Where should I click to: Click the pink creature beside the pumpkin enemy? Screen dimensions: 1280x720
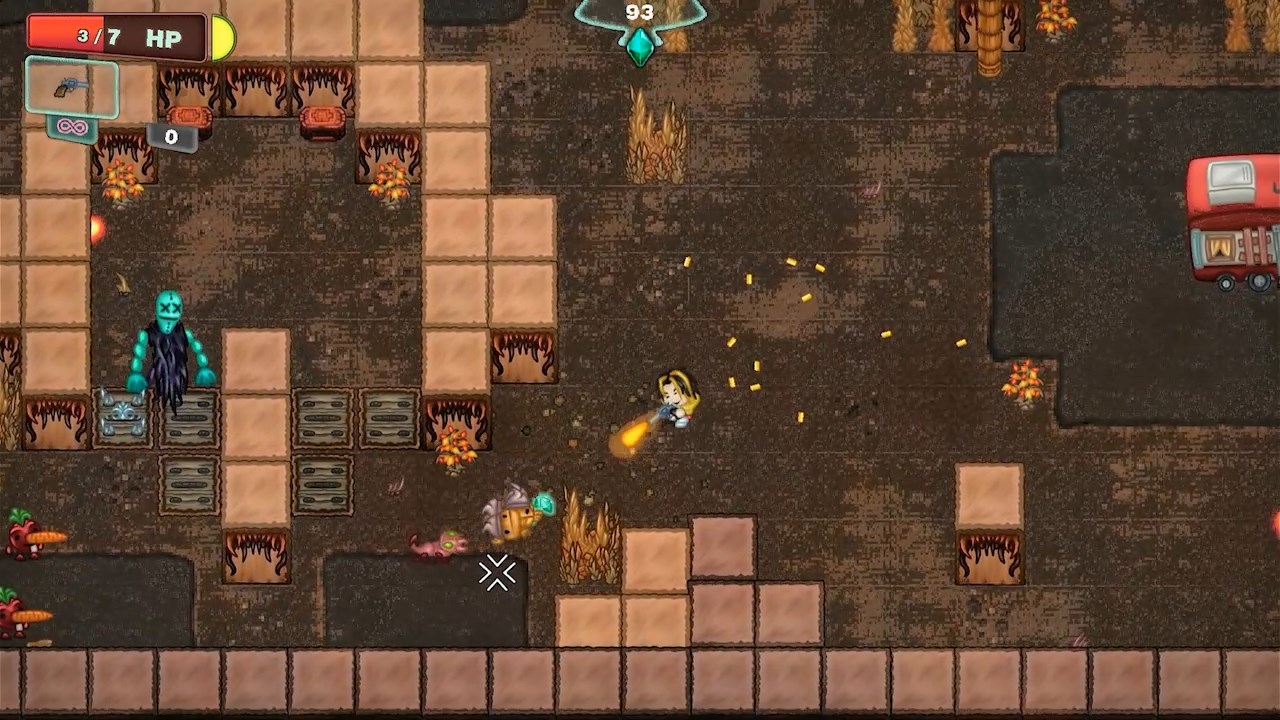point(440,545)
